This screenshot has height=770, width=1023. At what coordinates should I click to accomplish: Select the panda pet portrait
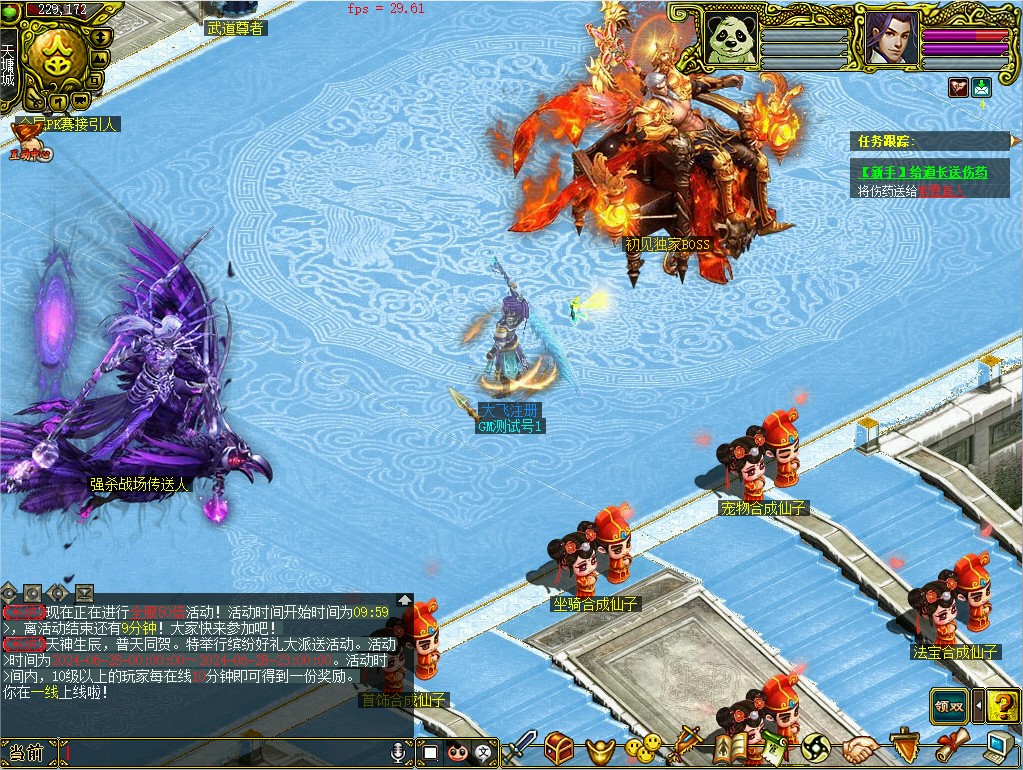click(x=731, y=38)
